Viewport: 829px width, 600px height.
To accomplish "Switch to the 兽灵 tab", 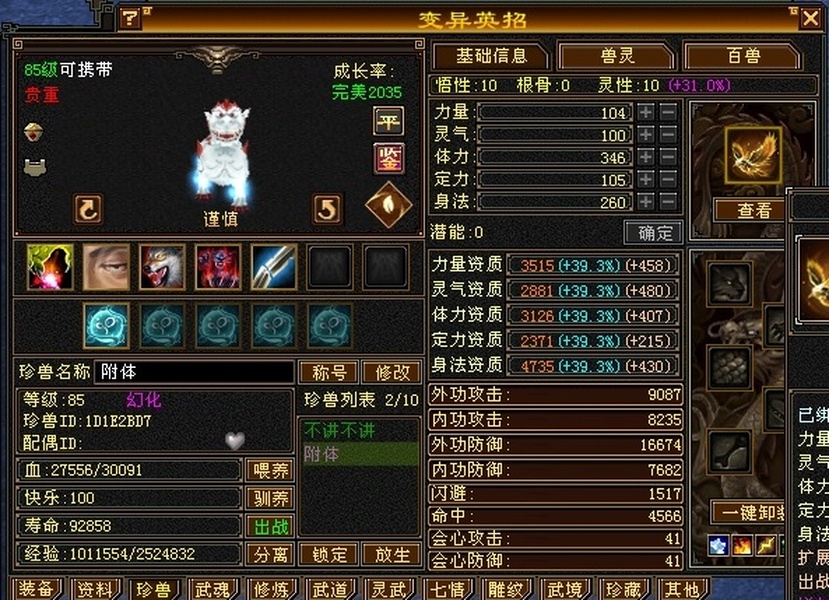I will click(615, 56).
